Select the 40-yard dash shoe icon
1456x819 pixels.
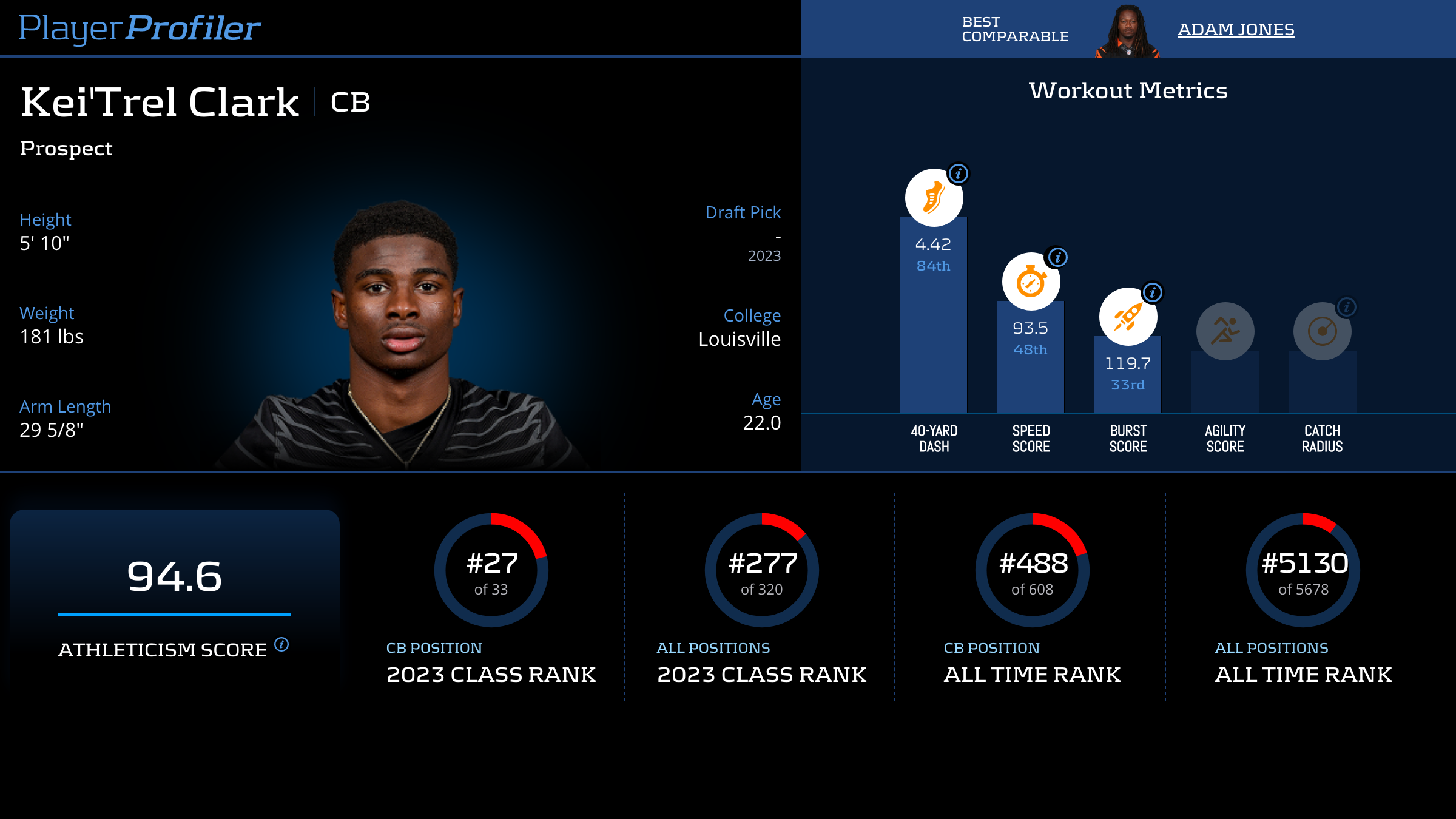pyautogui.click(x=934, y=198)
